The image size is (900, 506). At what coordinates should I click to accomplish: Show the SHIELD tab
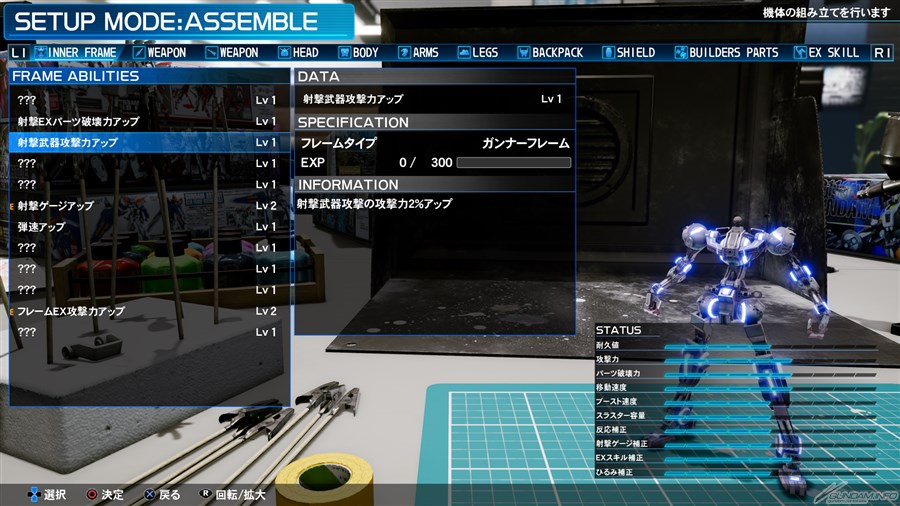628,52
